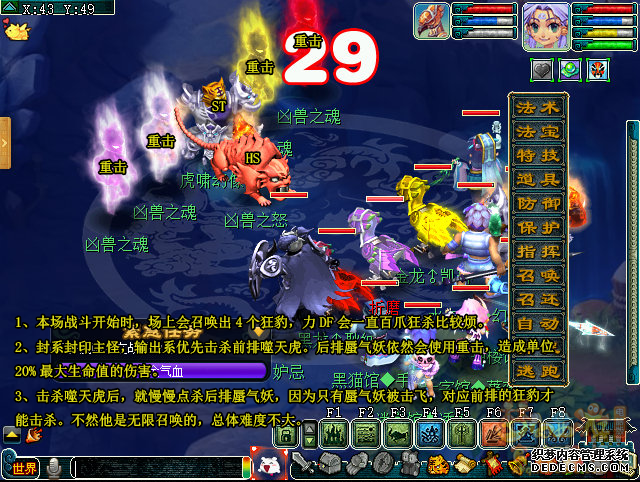Click the opera mask status icon

coord(597,70)
